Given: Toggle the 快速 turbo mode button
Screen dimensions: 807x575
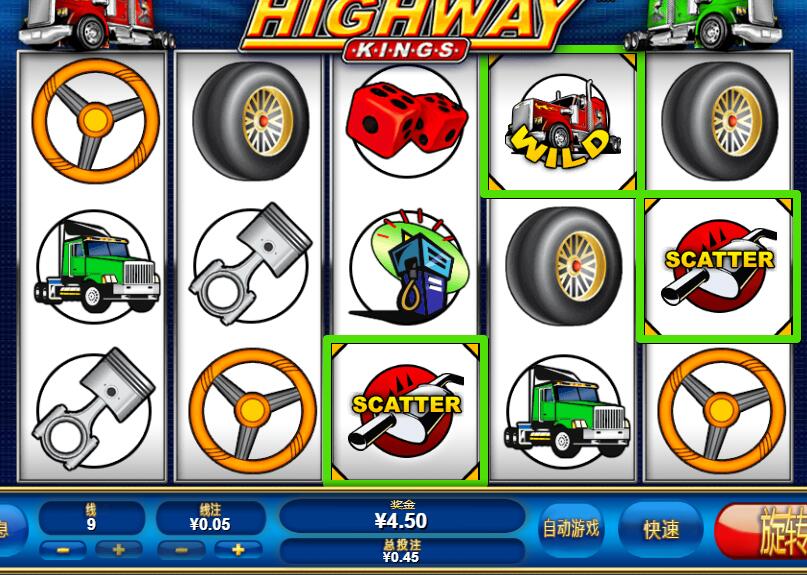Looking at the screenshot, I should pyautogui.click(x=661, y=529).
